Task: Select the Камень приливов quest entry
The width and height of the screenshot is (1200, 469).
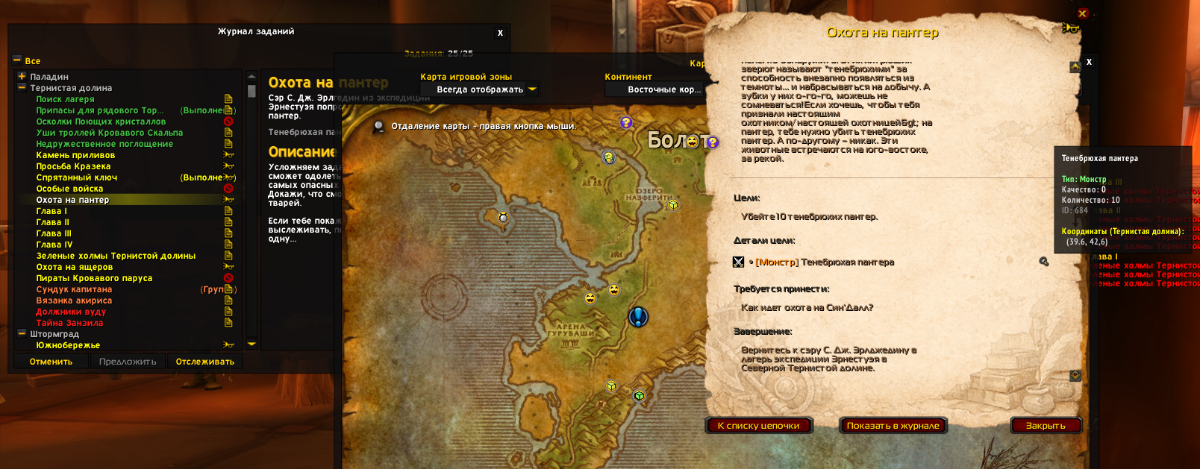Action: (x=75, y=155)
